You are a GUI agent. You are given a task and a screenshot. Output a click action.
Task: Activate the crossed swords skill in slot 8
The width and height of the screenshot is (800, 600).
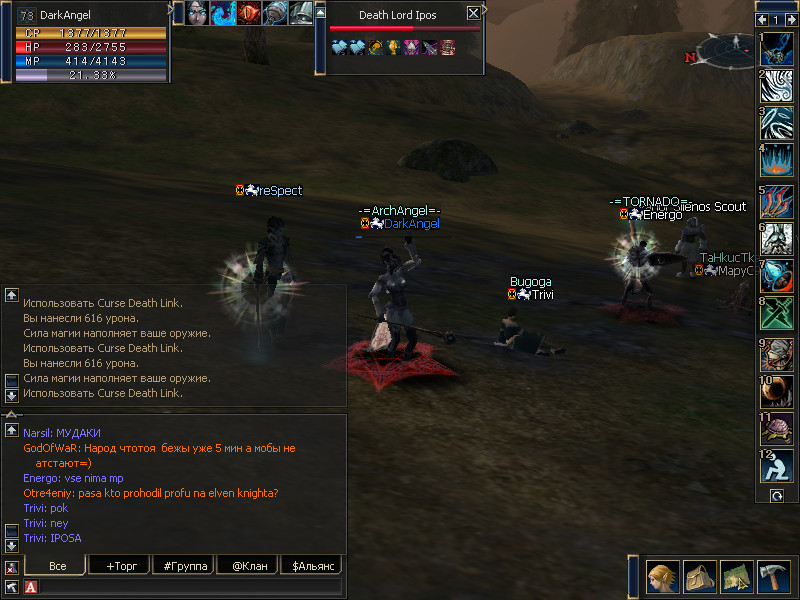[777, 314]
